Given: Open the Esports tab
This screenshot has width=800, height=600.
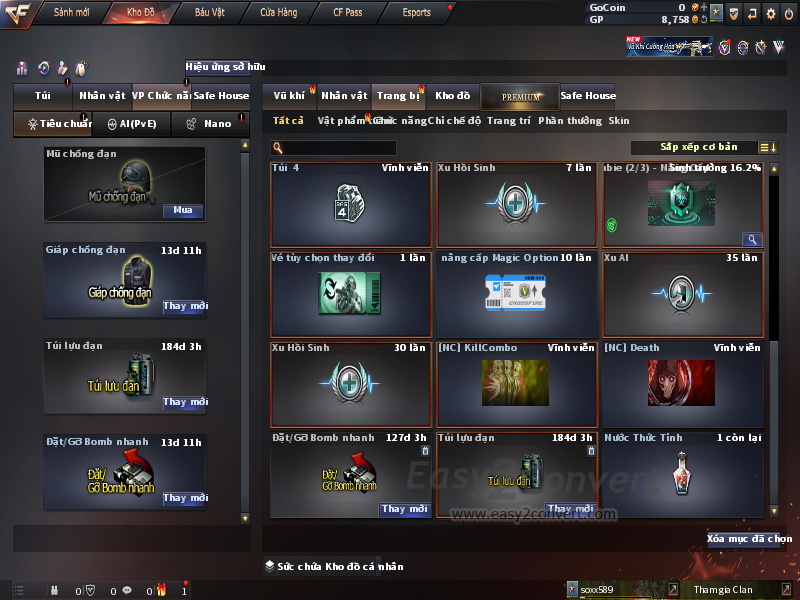Looking at the screenshot, I should coord(417,13).
